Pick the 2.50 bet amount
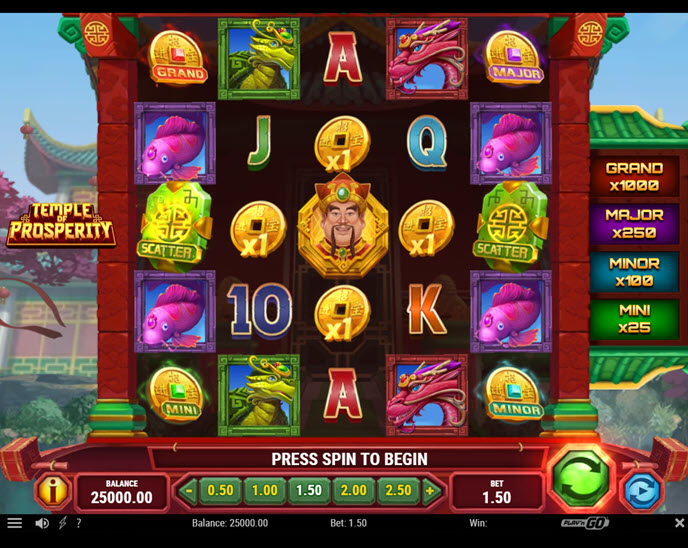Screen dimensions: 688x548 tap(398, 491)
